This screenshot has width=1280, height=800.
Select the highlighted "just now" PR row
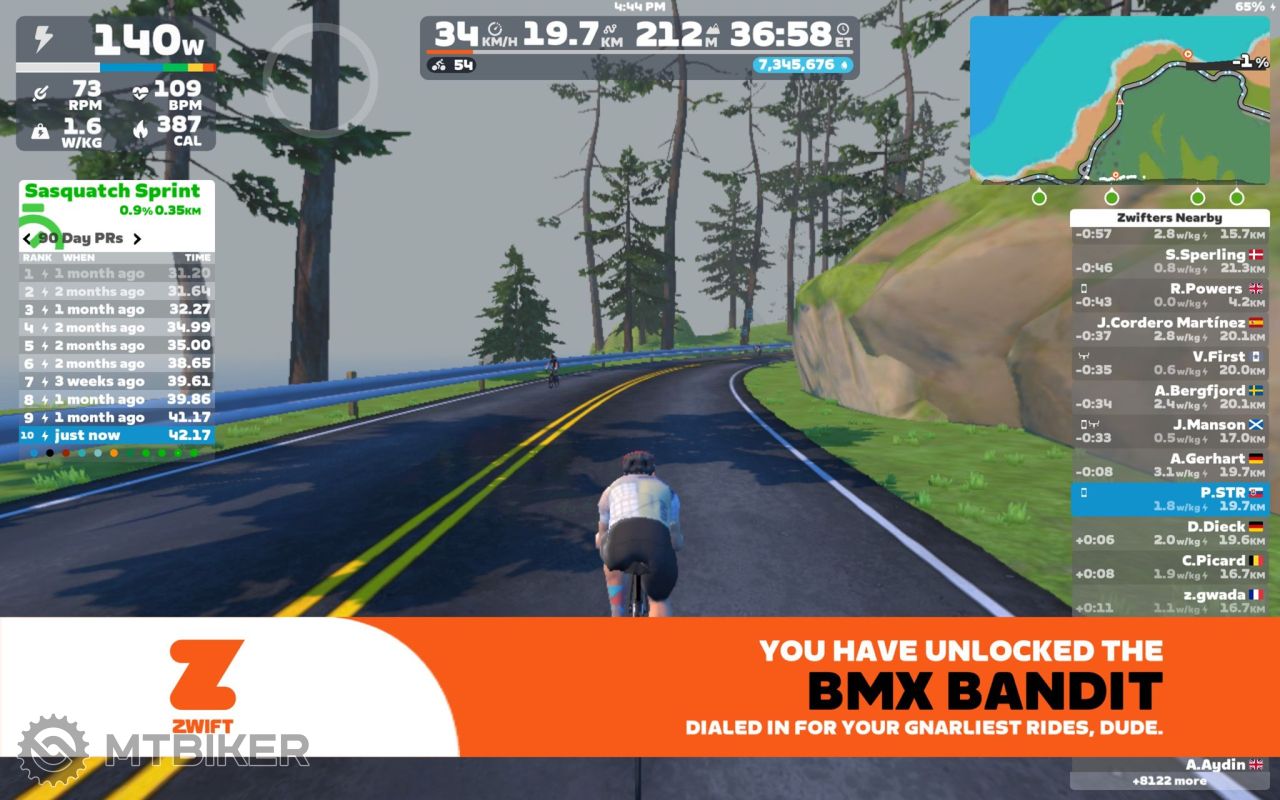(x=116, y=436)
